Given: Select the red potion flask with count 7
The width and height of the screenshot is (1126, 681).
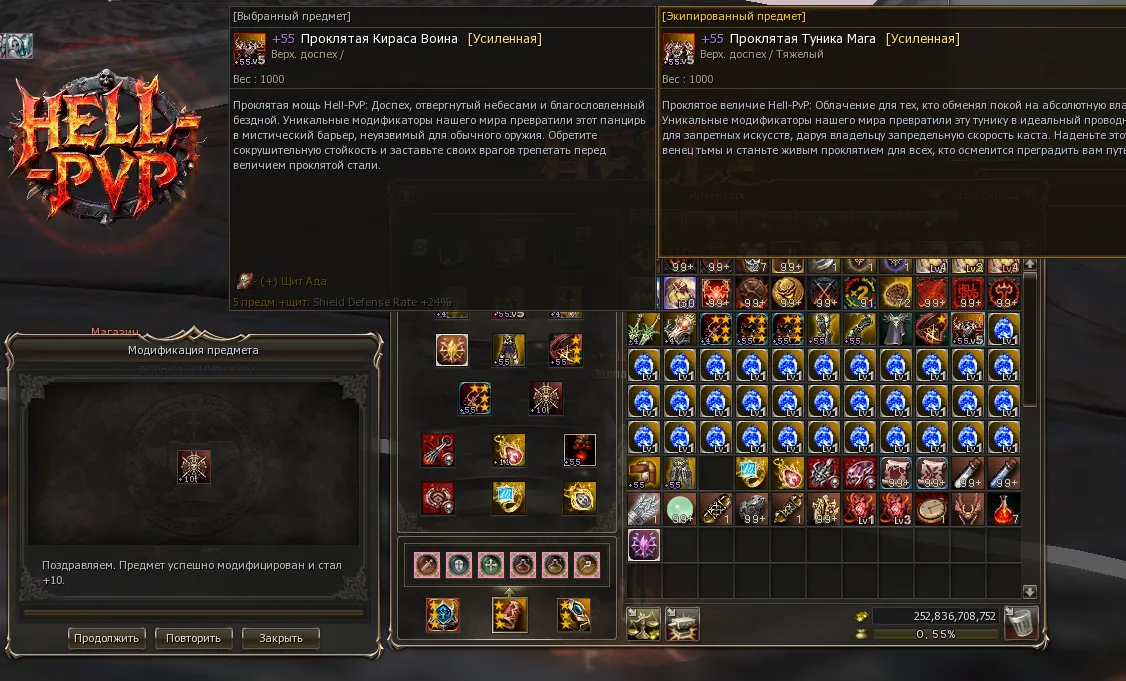Looking at the screenshot, I should coord(1004,509).
